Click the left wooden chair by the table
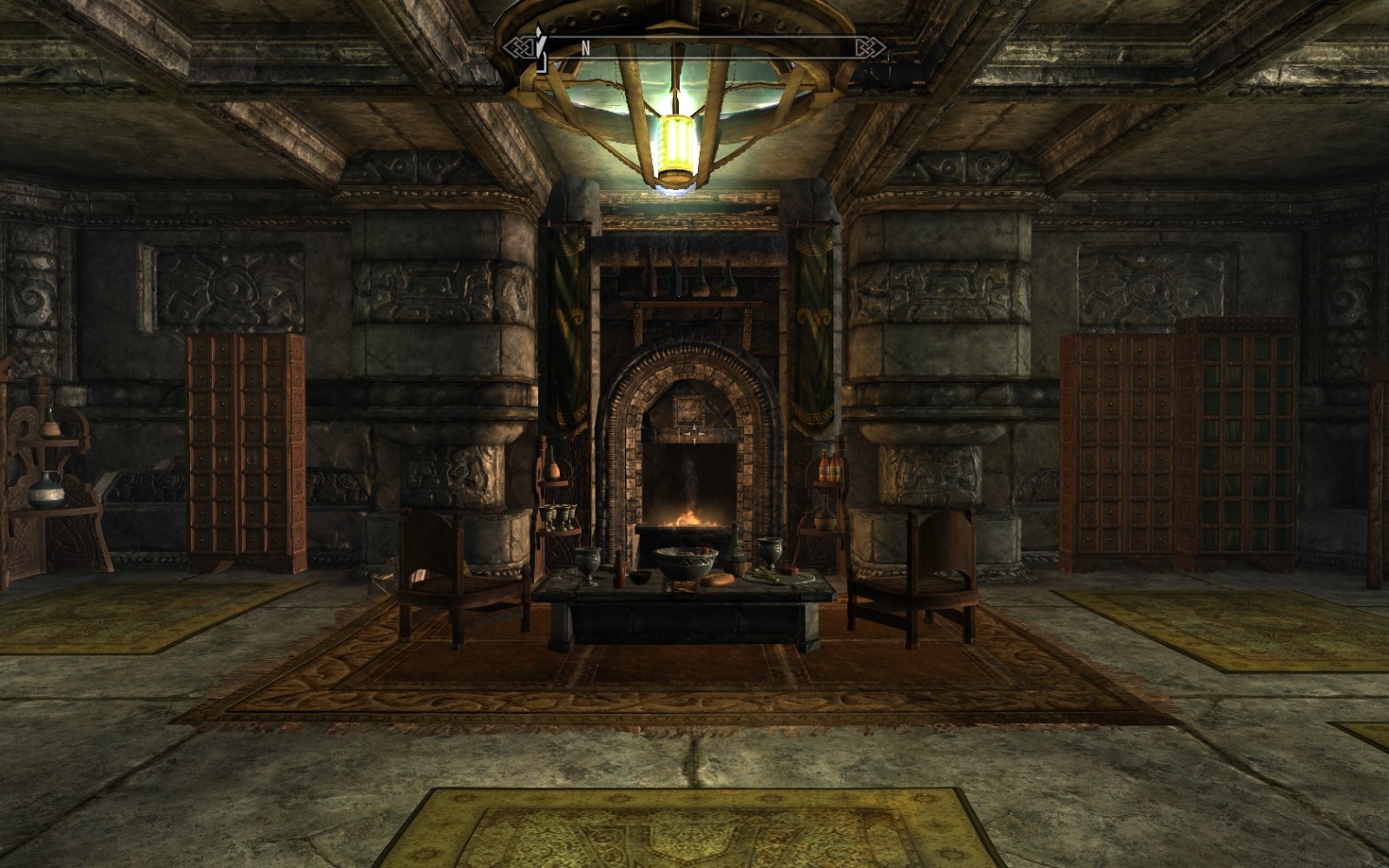Viewport: 1389px width, 868px height. point(447,569)
